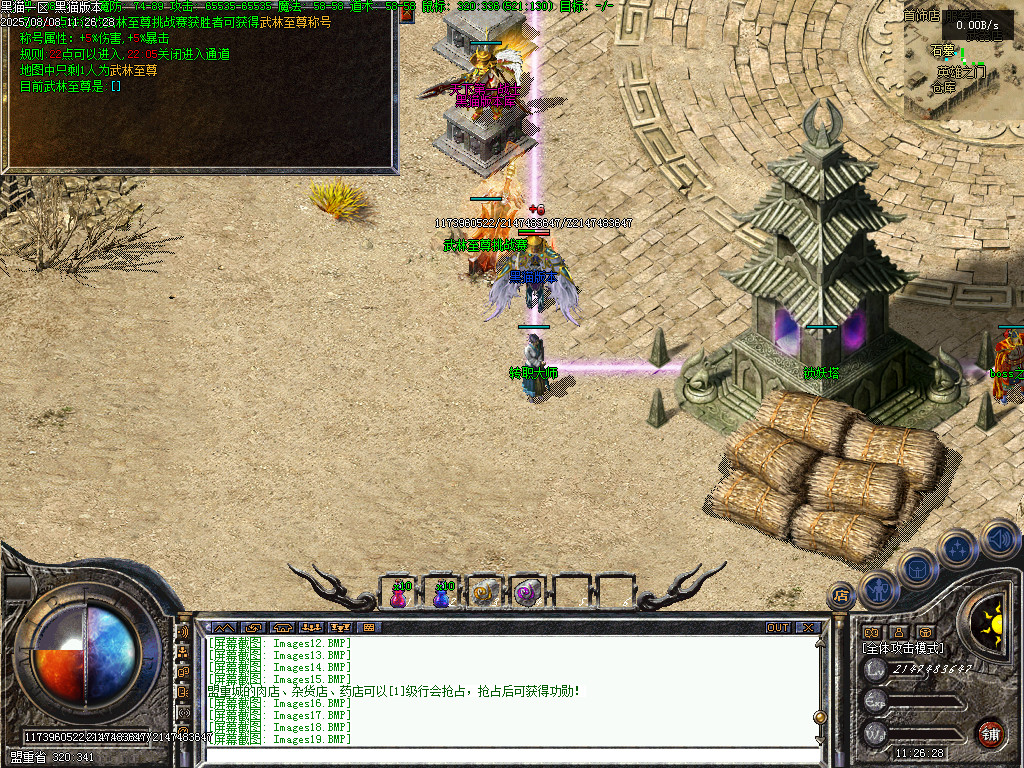The width and height of the screenshot is (1024, 768).
Task: Use the red potion in the hotbar
Action: coord(399,594)
